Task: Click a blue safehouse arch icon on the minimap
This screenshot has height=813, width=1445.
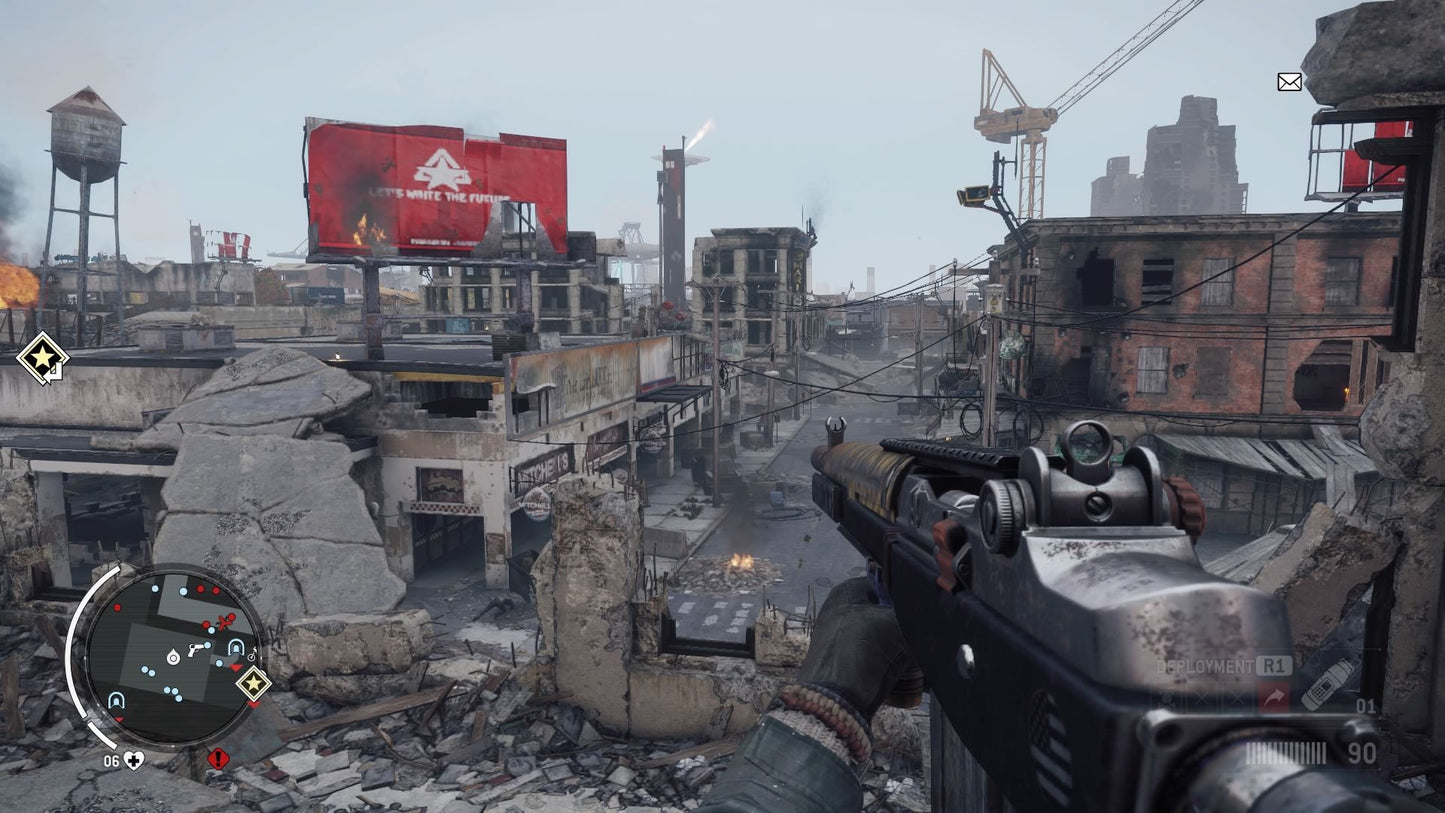Action: (235, 646)
